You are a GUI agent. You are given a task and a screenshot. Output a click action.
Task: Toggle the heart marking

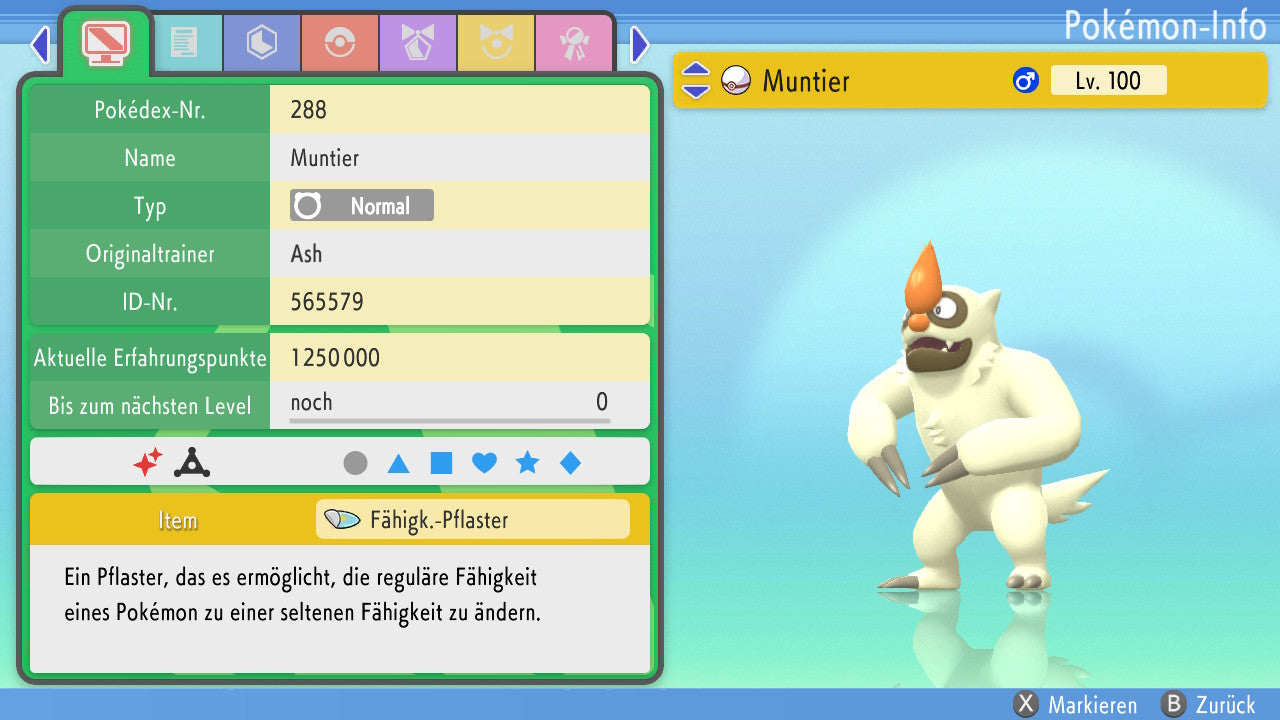pos(484,463)
